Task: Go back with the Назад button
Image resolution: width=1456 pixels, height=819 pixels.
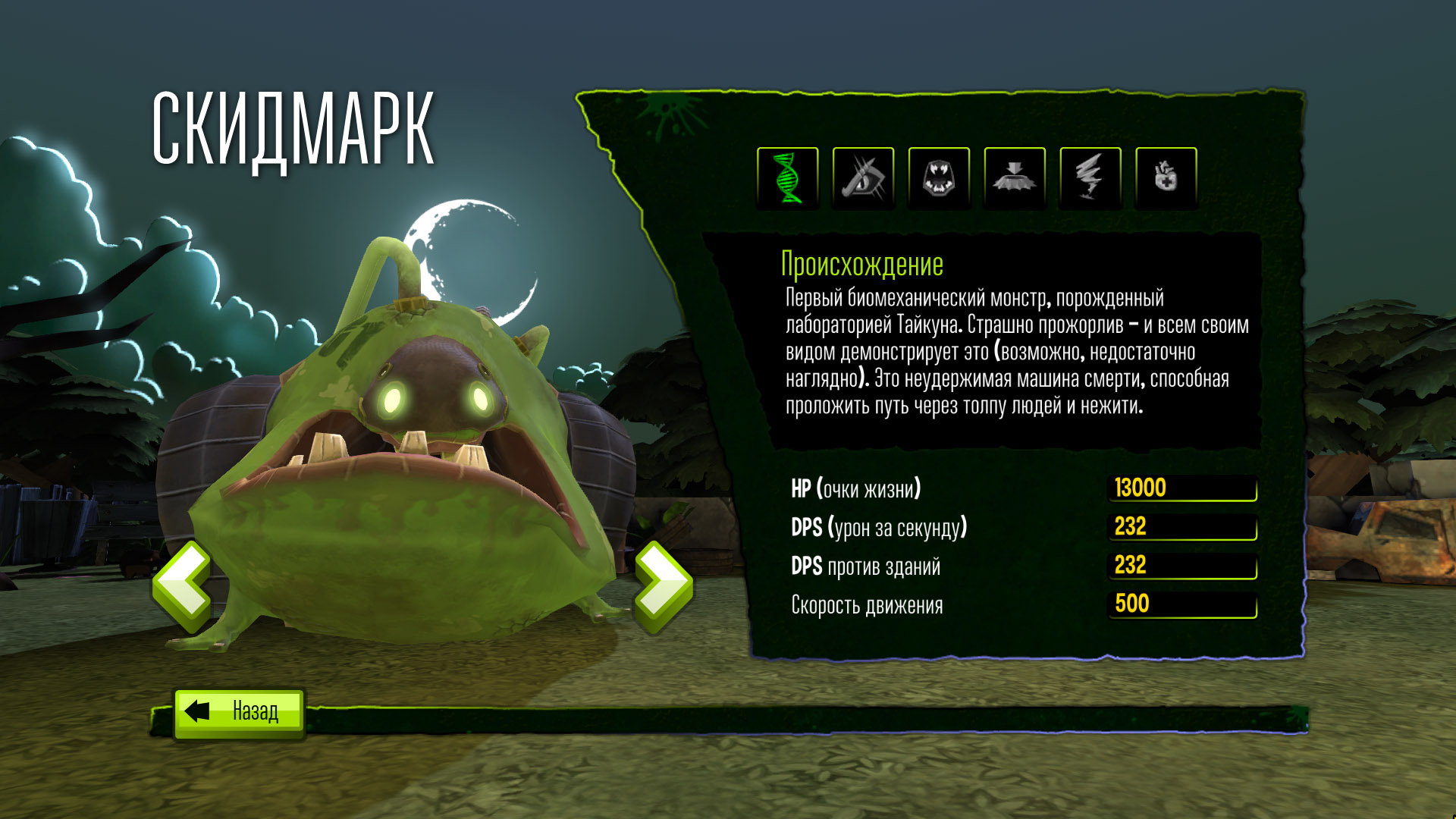Action: pyautogui.click(x=239, y=712)
